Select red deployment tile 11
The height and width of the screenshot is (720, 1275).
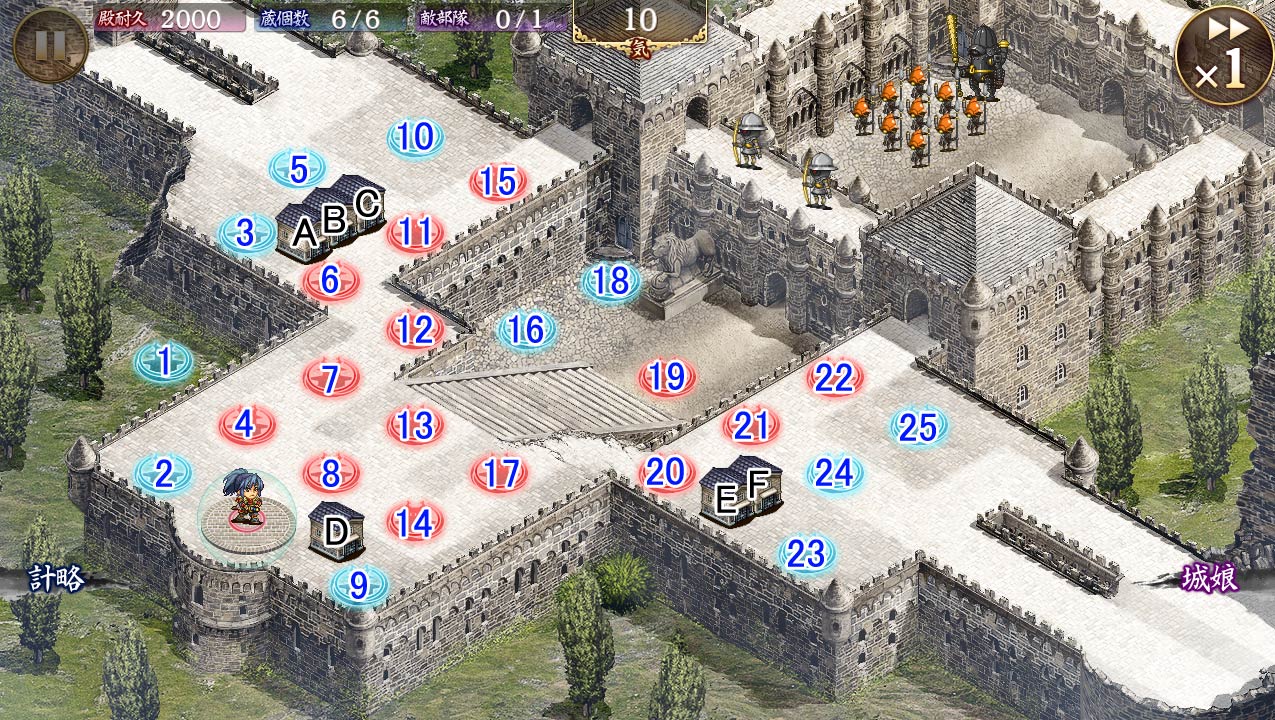click(x=415, y=232)
